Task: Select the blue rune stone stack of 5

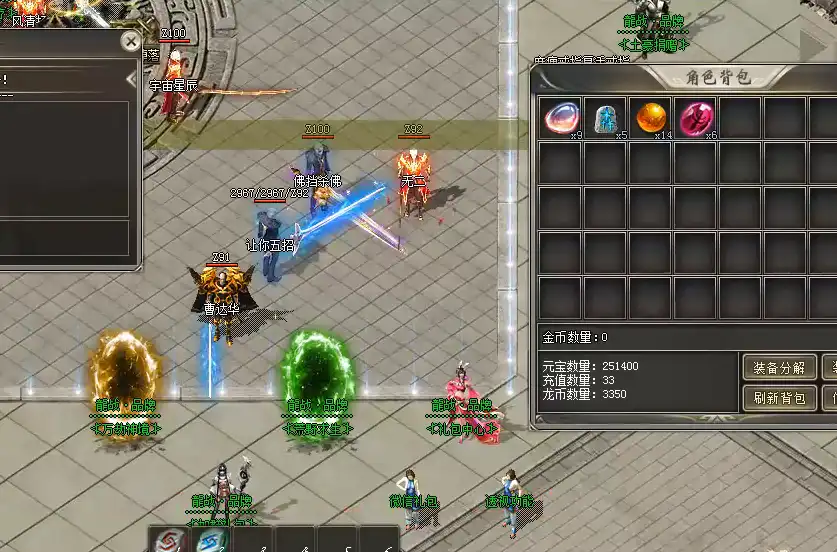Action: pyautogui.click(x=605, y=117)
